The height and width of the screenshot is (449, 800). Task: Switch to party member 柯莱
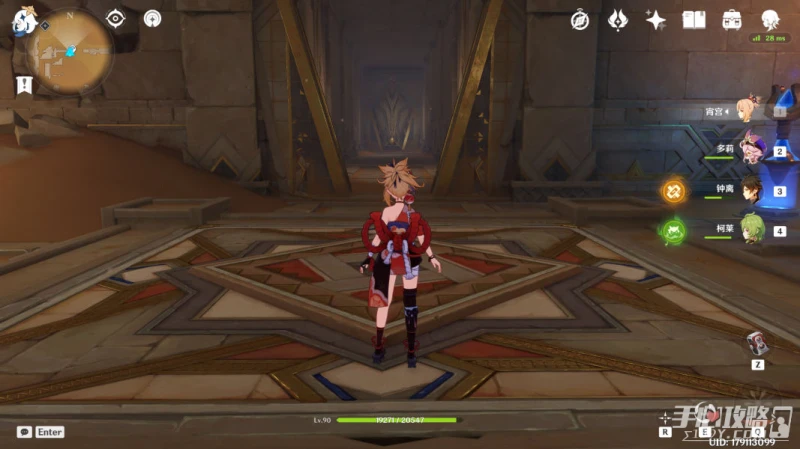(752, 229)
